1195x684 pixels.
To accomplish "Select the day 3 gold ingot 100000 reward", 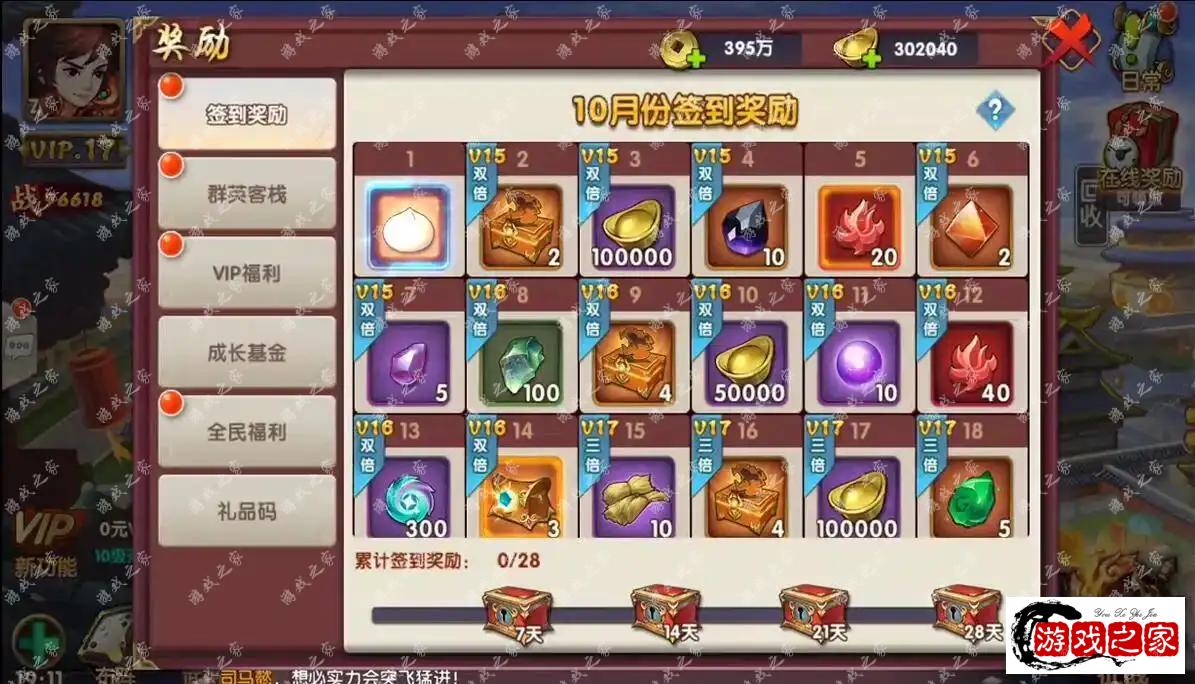I will point(633,227).
